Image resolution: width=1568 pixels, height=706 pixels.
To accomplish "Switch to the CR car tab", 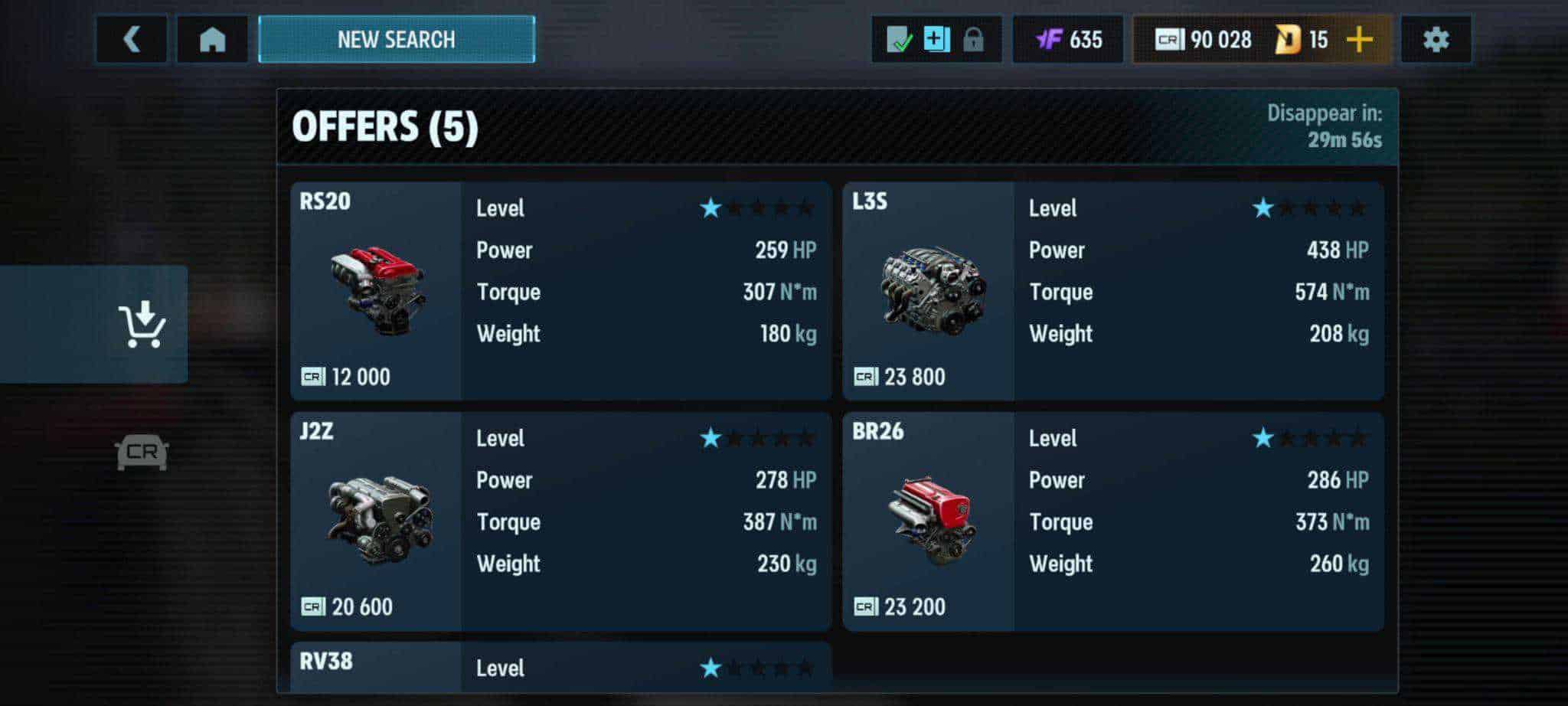I will [142, 452].
